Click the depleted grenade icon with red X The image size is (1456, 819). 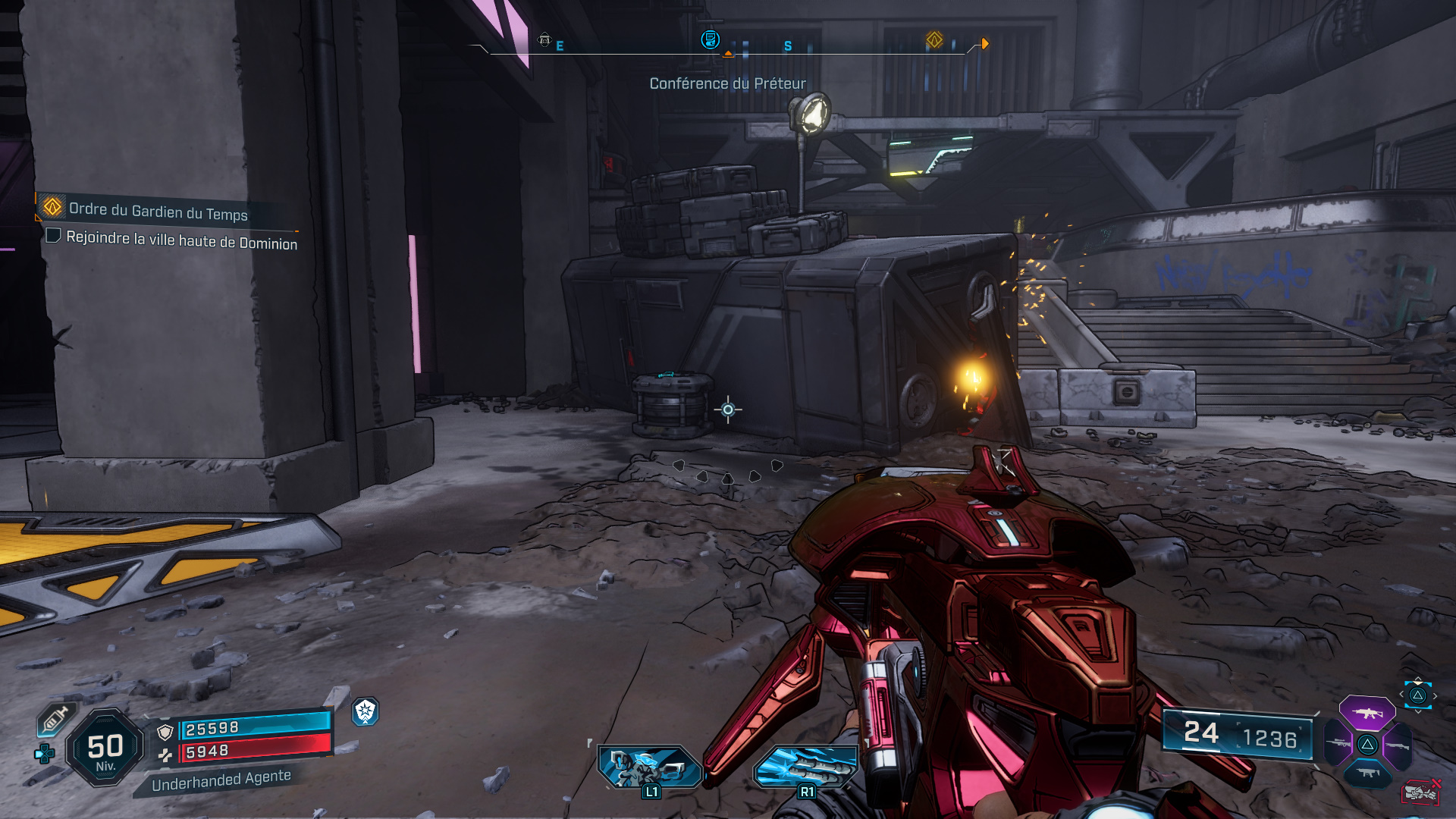pos(1420,793)
